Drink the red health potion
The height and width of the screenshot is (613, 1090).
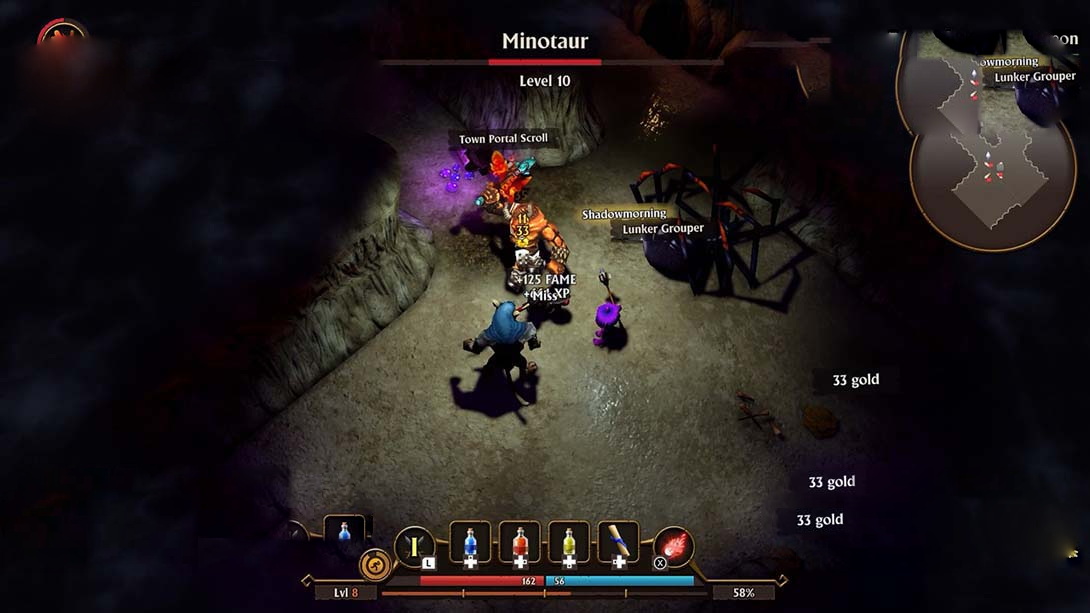[x=519, y=542]
